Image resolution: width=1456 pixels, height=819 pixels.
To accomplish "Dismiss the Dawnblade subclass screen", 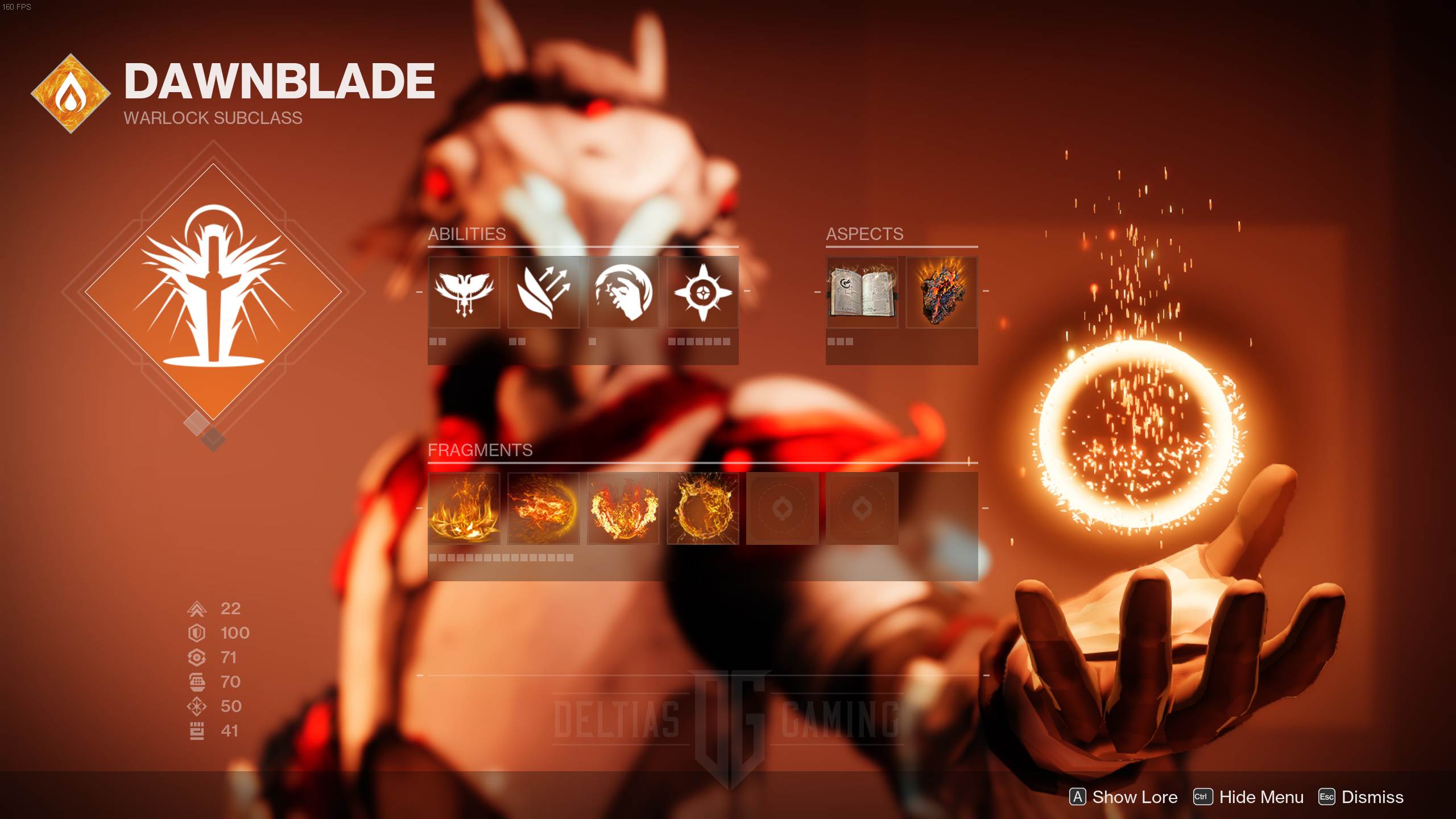I will point(1361,797).
